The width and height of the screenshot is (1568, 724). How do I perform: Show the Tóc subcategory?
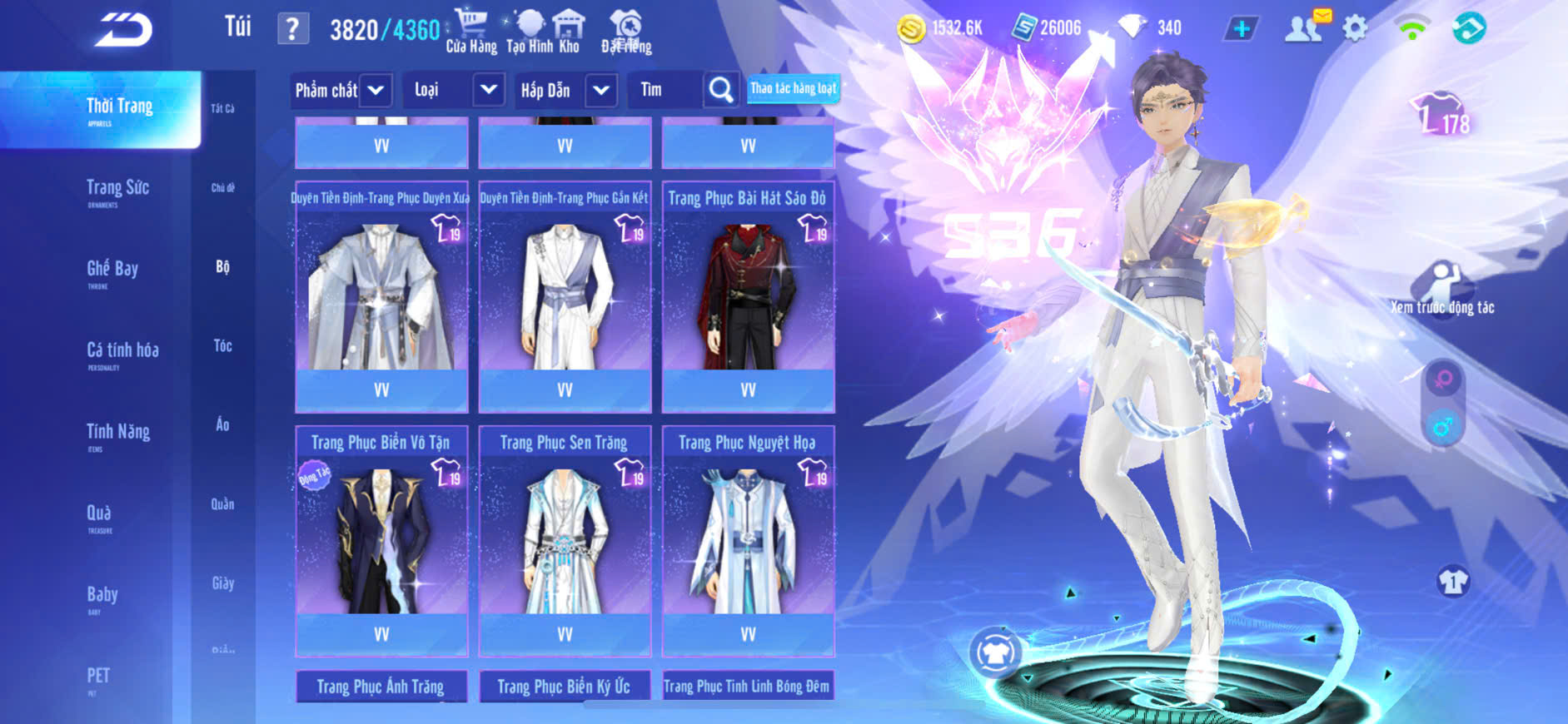pos(222,345)
